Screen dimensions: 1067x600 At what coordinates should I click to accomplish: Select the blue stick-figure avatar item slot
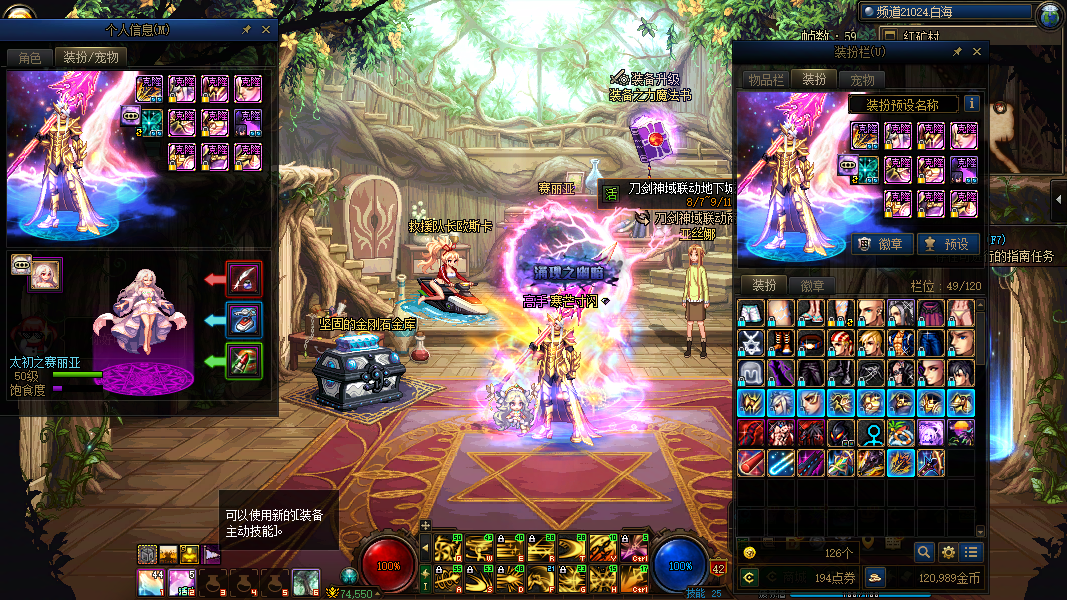[x=872, y=434]
